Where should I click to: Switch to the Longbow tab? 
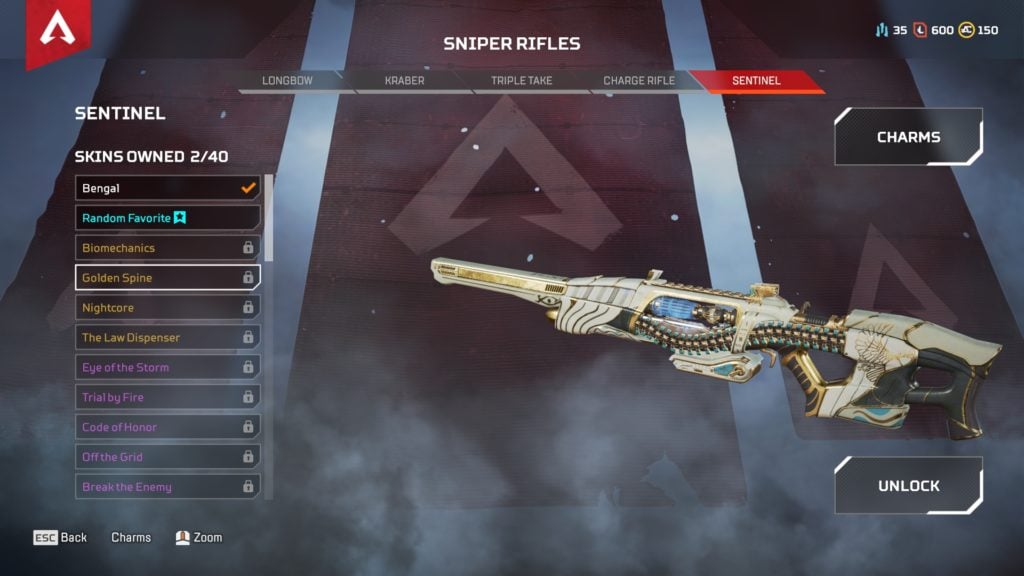tap(288, 80)
